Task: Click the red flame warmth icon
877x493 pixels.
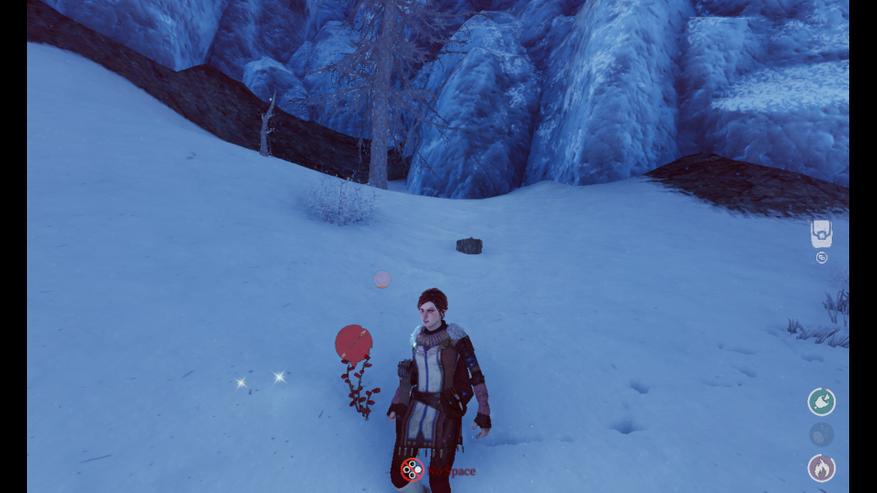Action: [x=821, y=467]
